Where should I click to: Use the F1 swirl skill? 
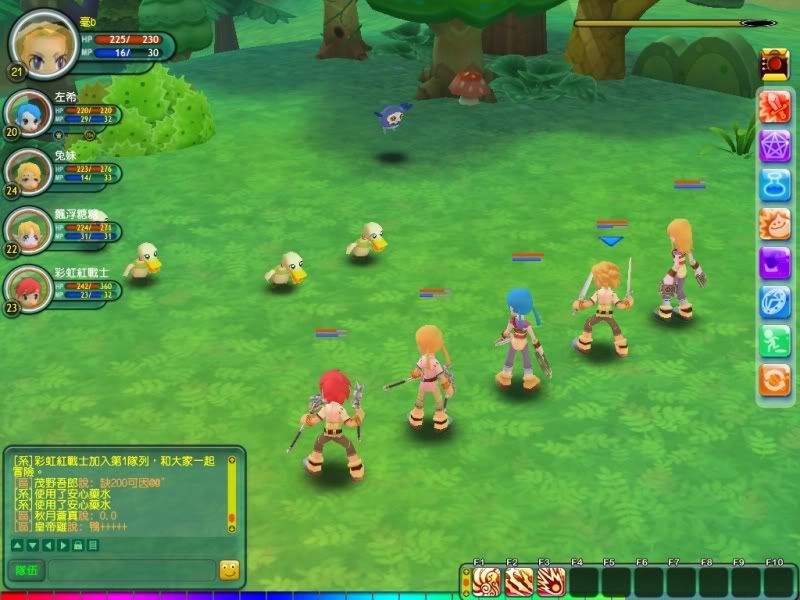point(486,581)
